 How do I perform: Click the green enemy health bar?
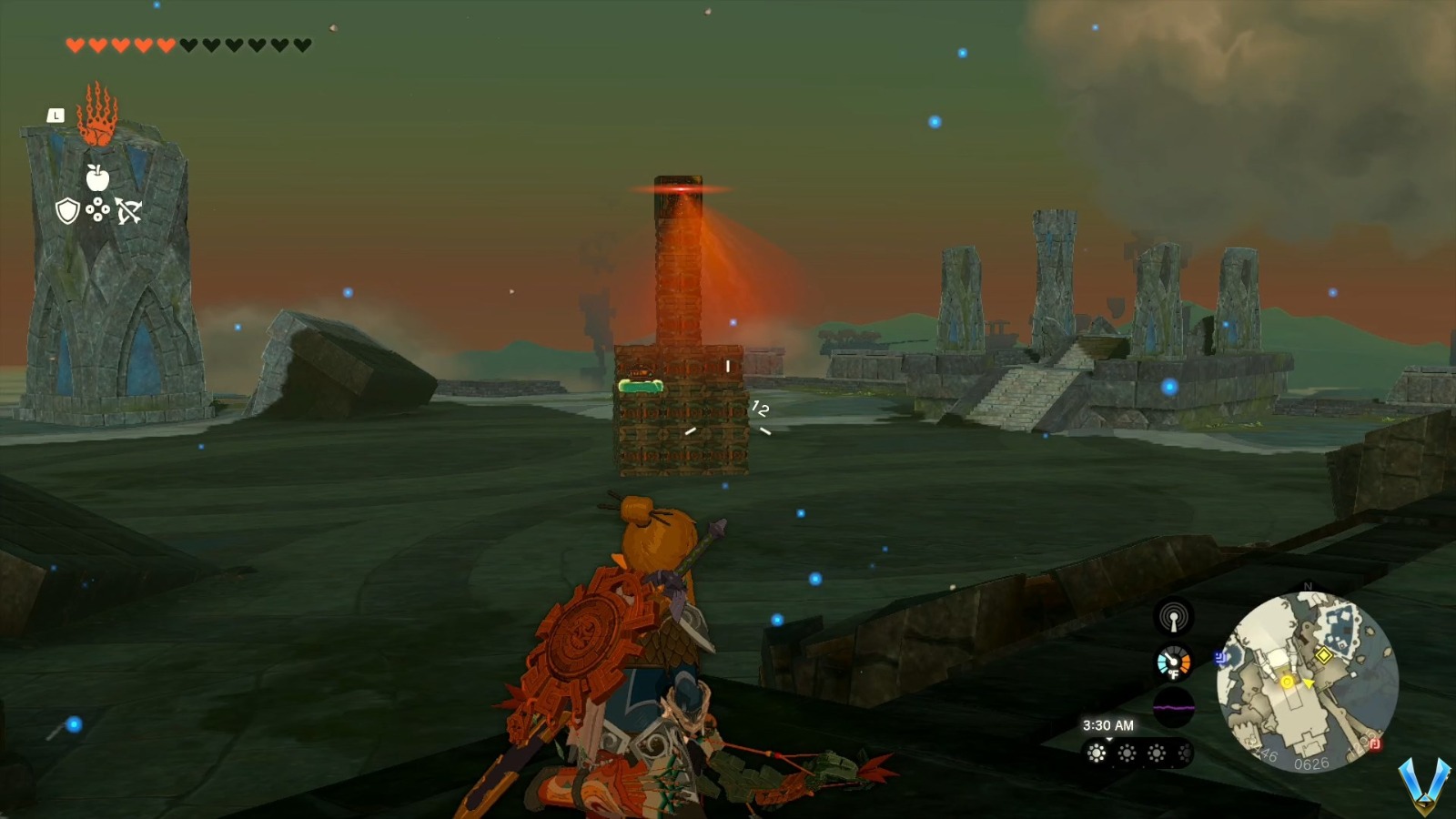(642, 386)
